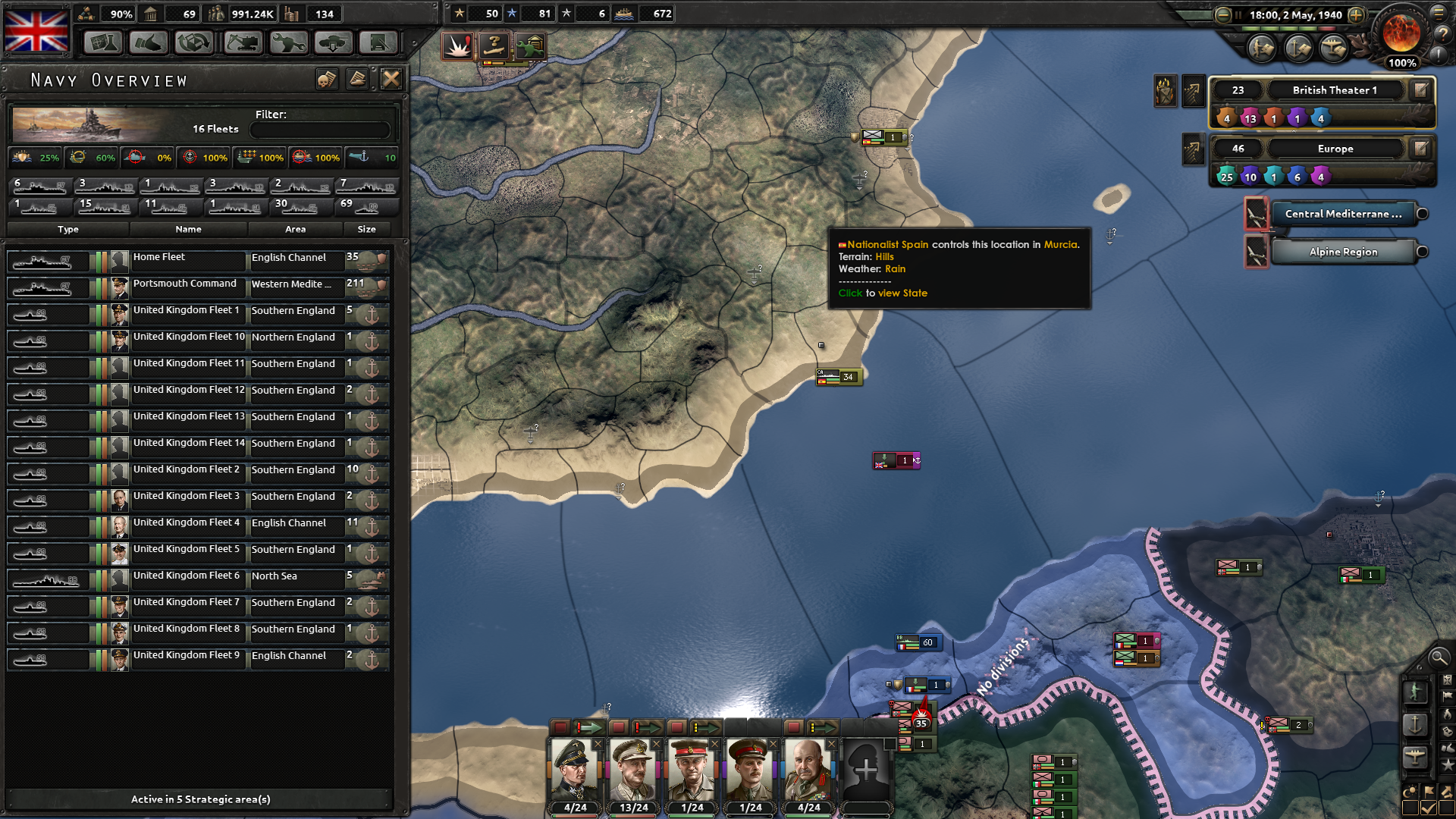Open the hamburger menu at top right

[x=1439, y=13]
